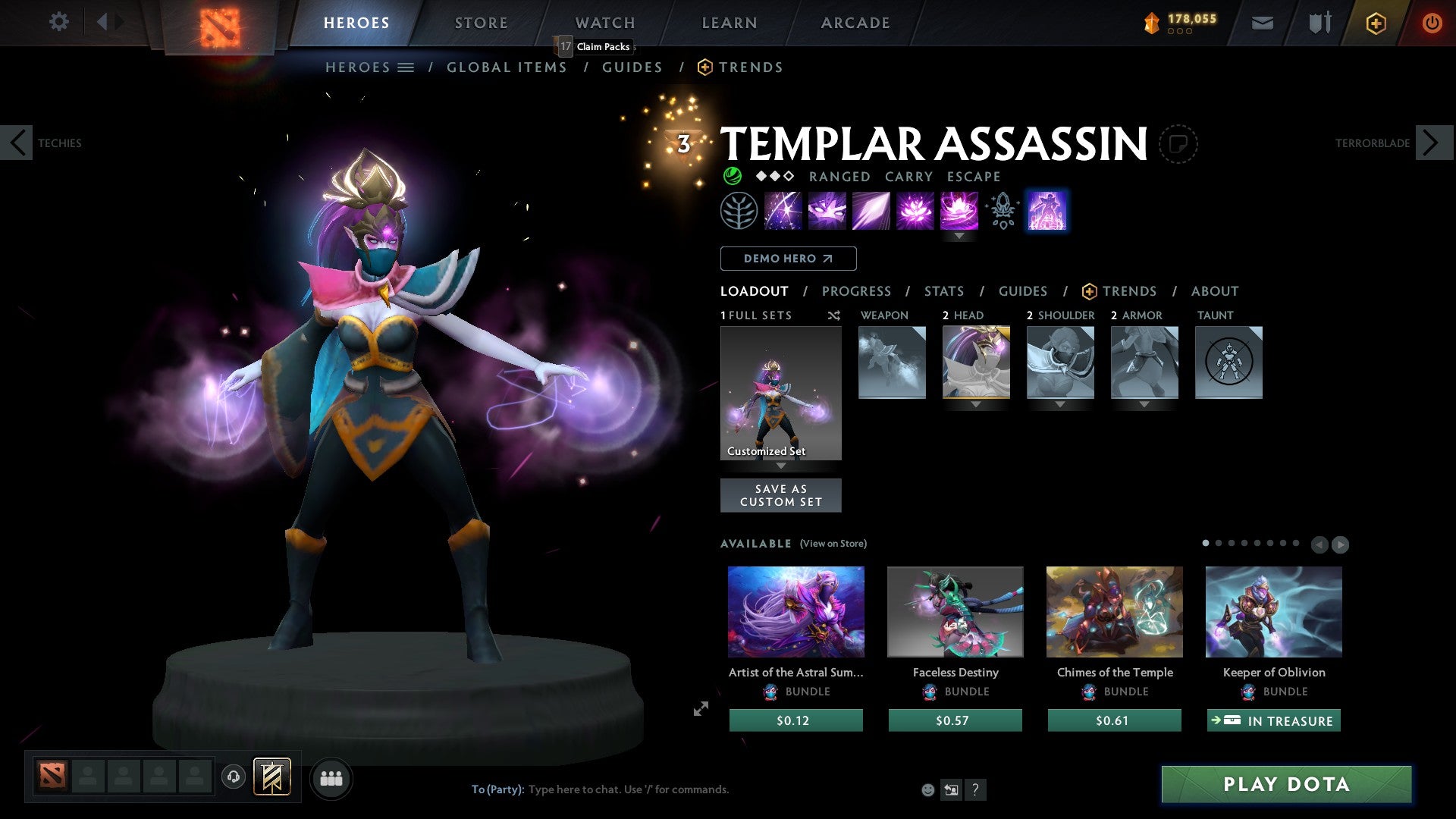Open the talent tree icon for Templar Assassin
The image size is (1456, 819).
(x=737, y=210)
